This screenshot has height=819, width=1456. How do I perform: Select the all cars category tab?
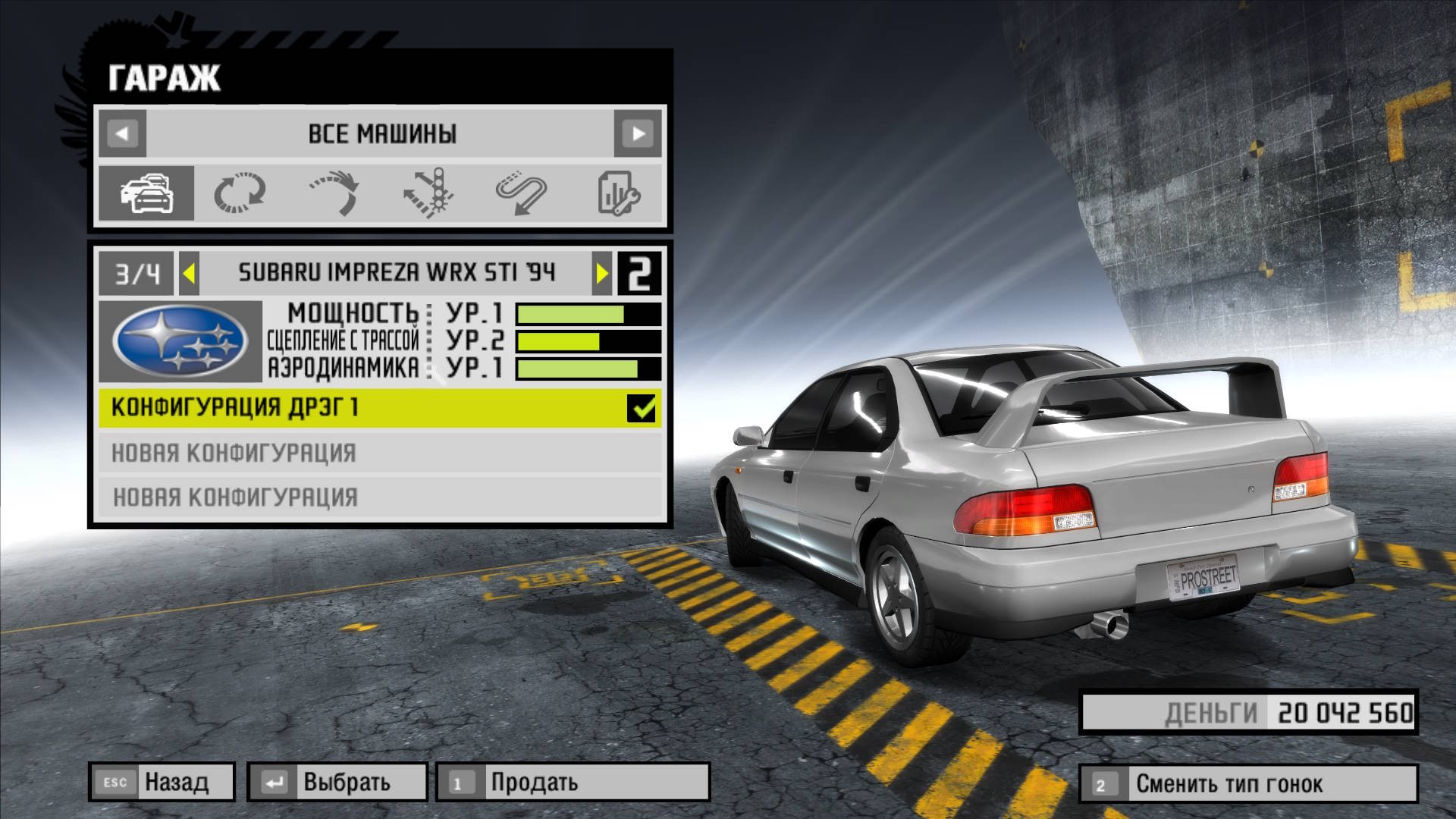pyautogui.click(x=146, y=193)
